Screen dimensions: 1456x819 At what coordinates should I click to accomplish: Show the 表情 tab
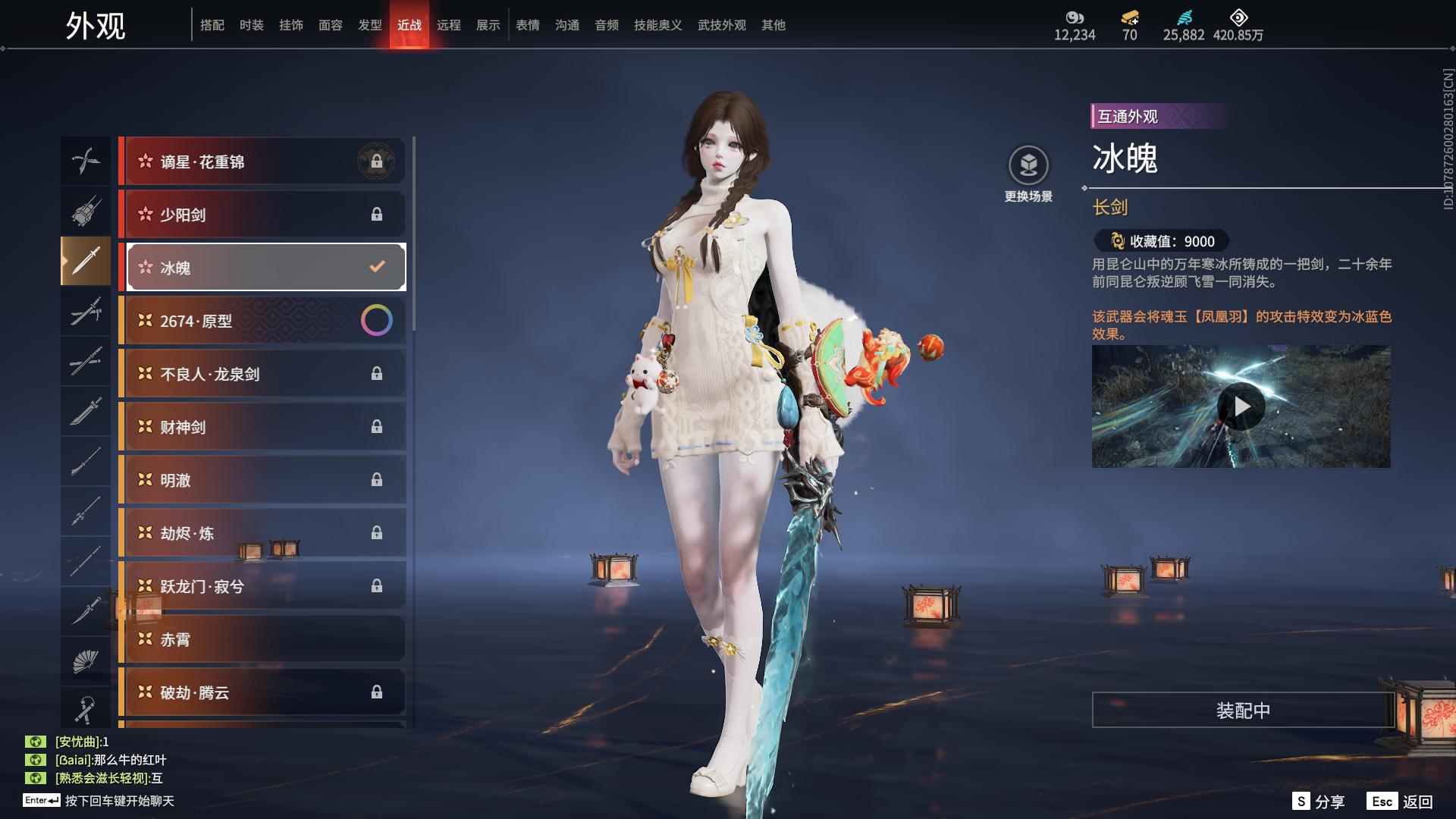[x=527, y=25]
